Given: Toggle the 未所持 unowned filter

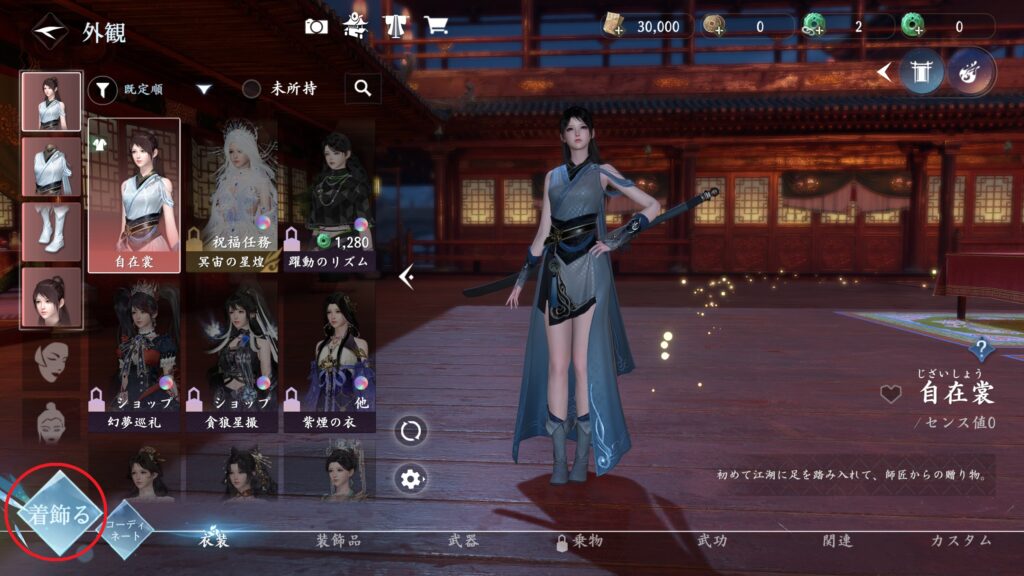Looking at the screenshot, I should (x=253, y=89).
